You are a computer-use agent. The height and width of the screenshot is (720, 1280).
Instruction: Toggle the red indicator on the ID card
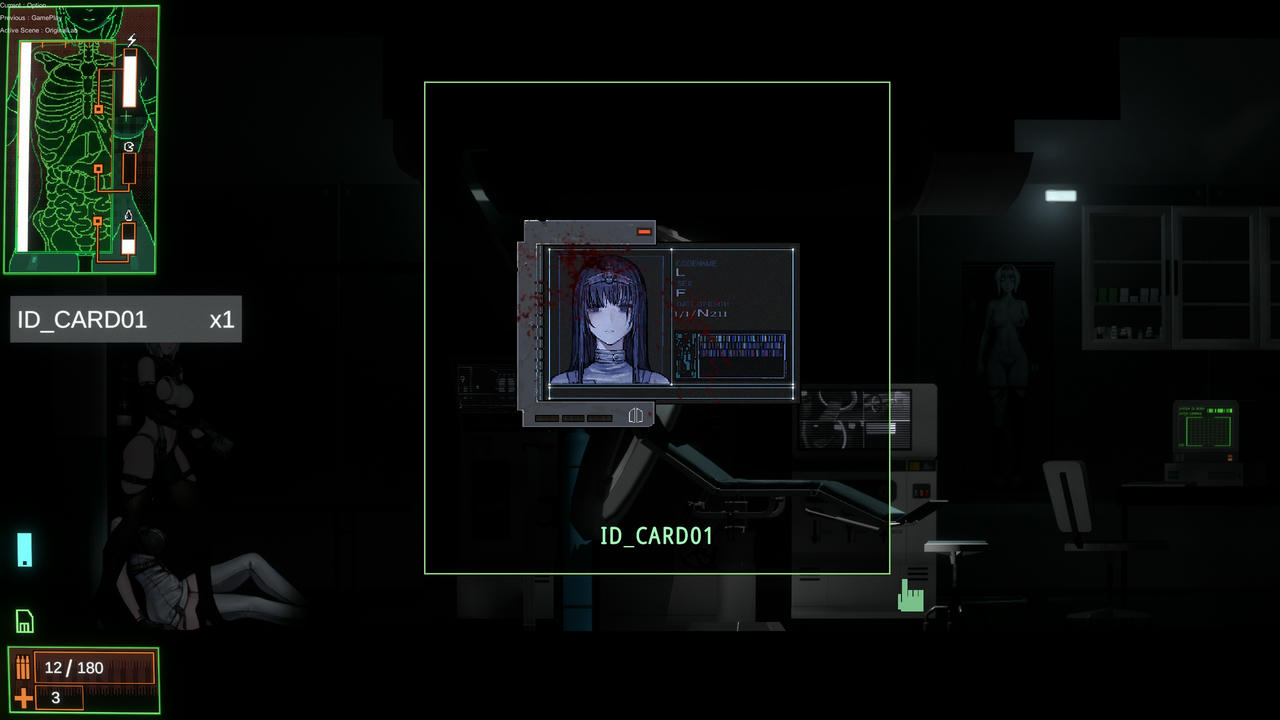(x=644, y=231)
